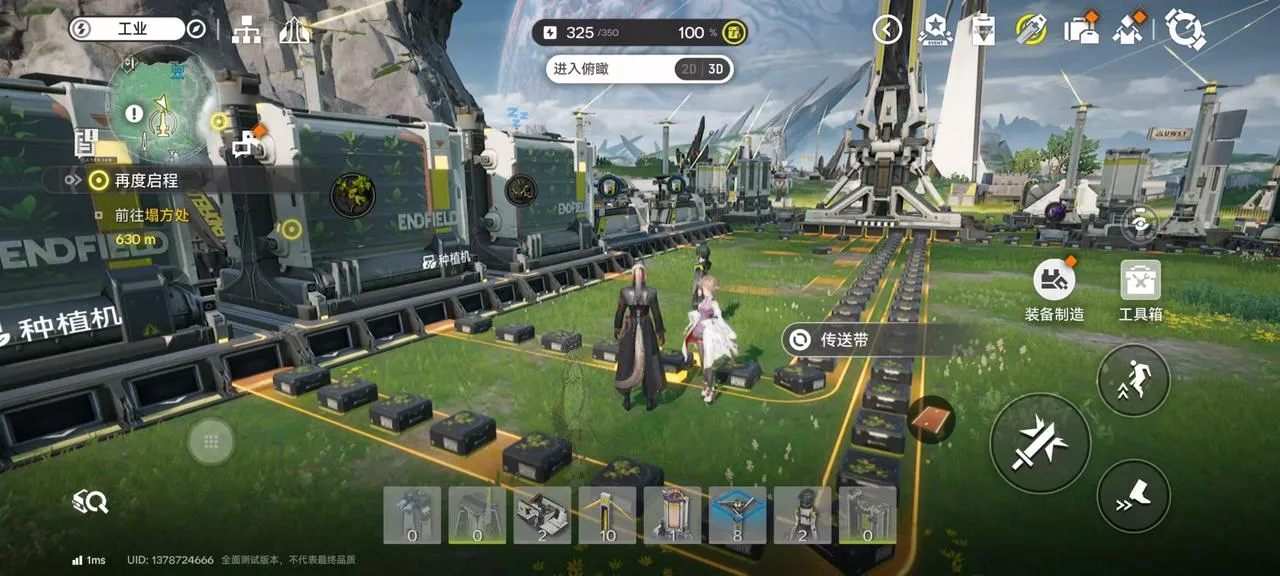Select the hotbar slot with count 10
The width and height of the screenshot is (1280, 576).
[x=607, y=516]
